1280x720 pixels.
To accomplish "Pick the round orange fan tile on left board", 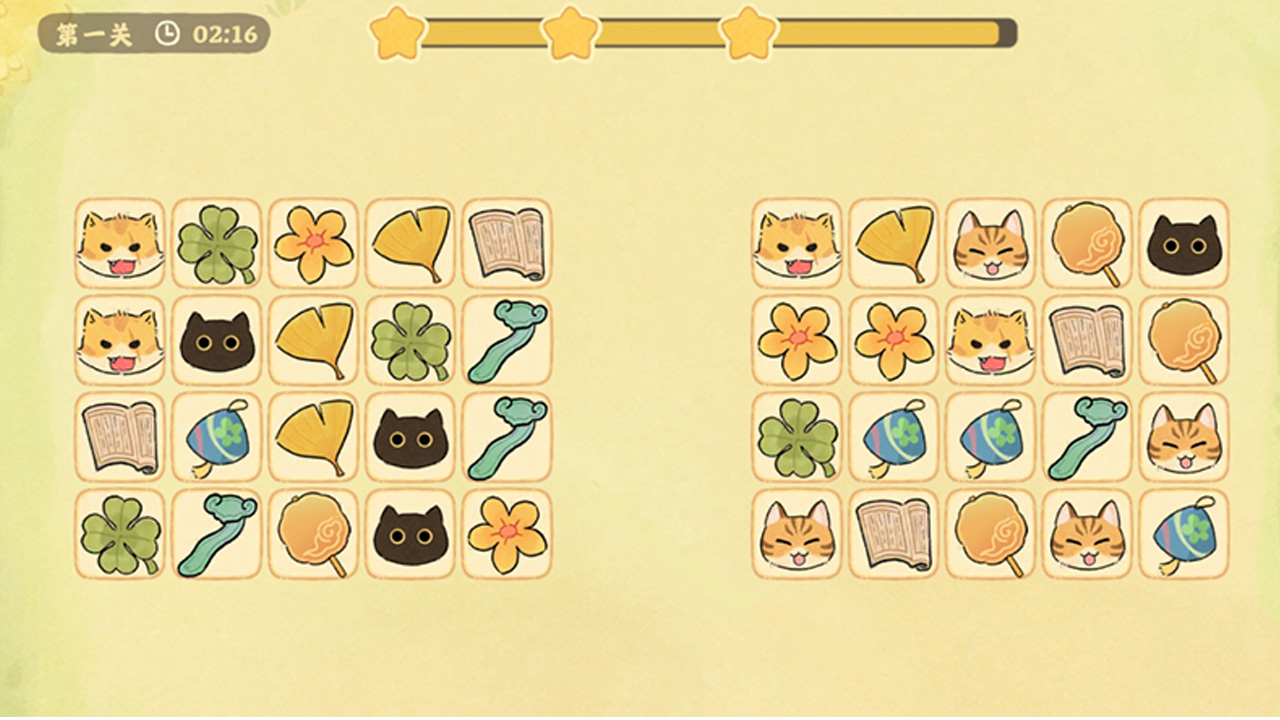I will tap(313, 534).
